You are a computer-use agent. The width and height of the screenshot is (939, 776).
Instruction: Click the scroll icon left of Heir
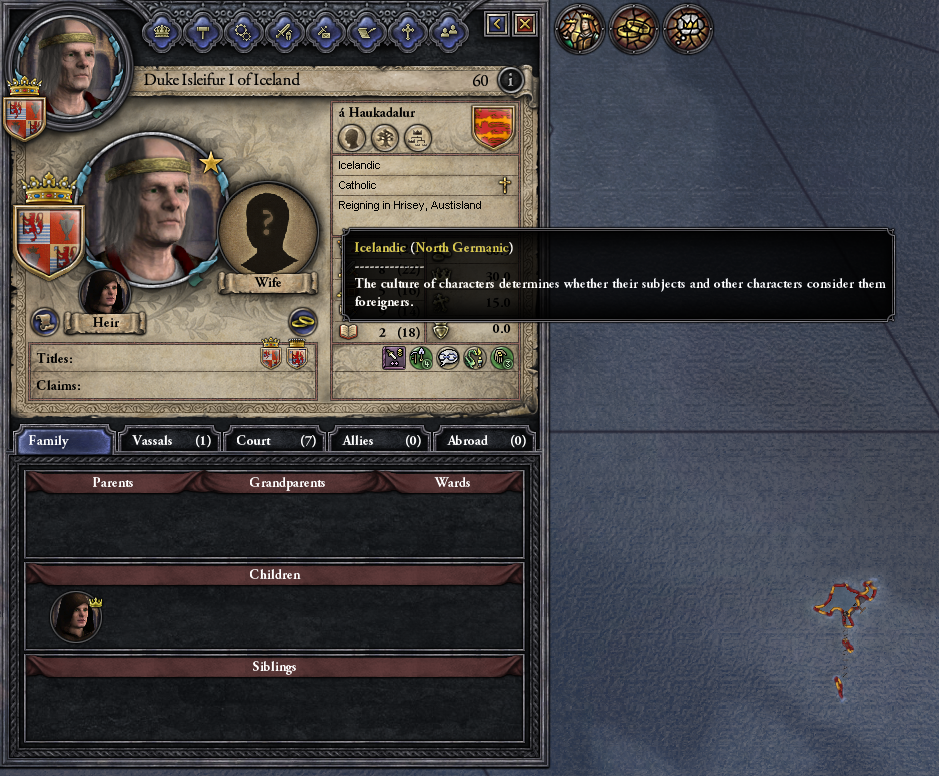pyautogui.click(x=45, y=322)
